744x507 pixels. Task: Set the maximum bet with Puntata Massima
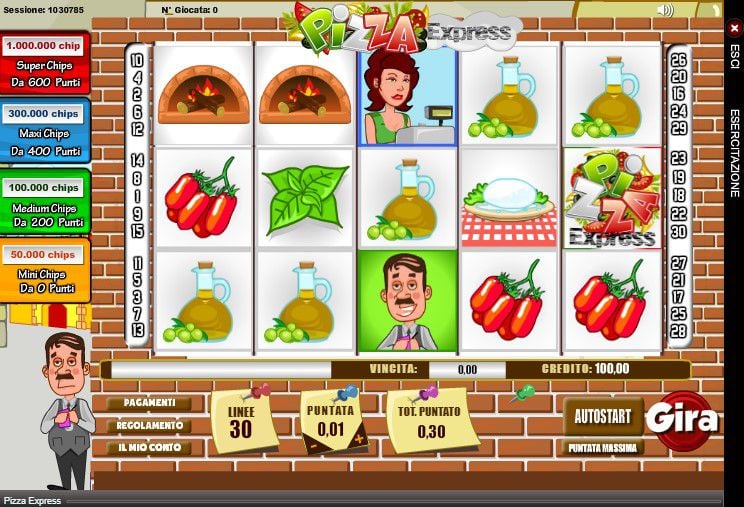click(x=603, y=448)
